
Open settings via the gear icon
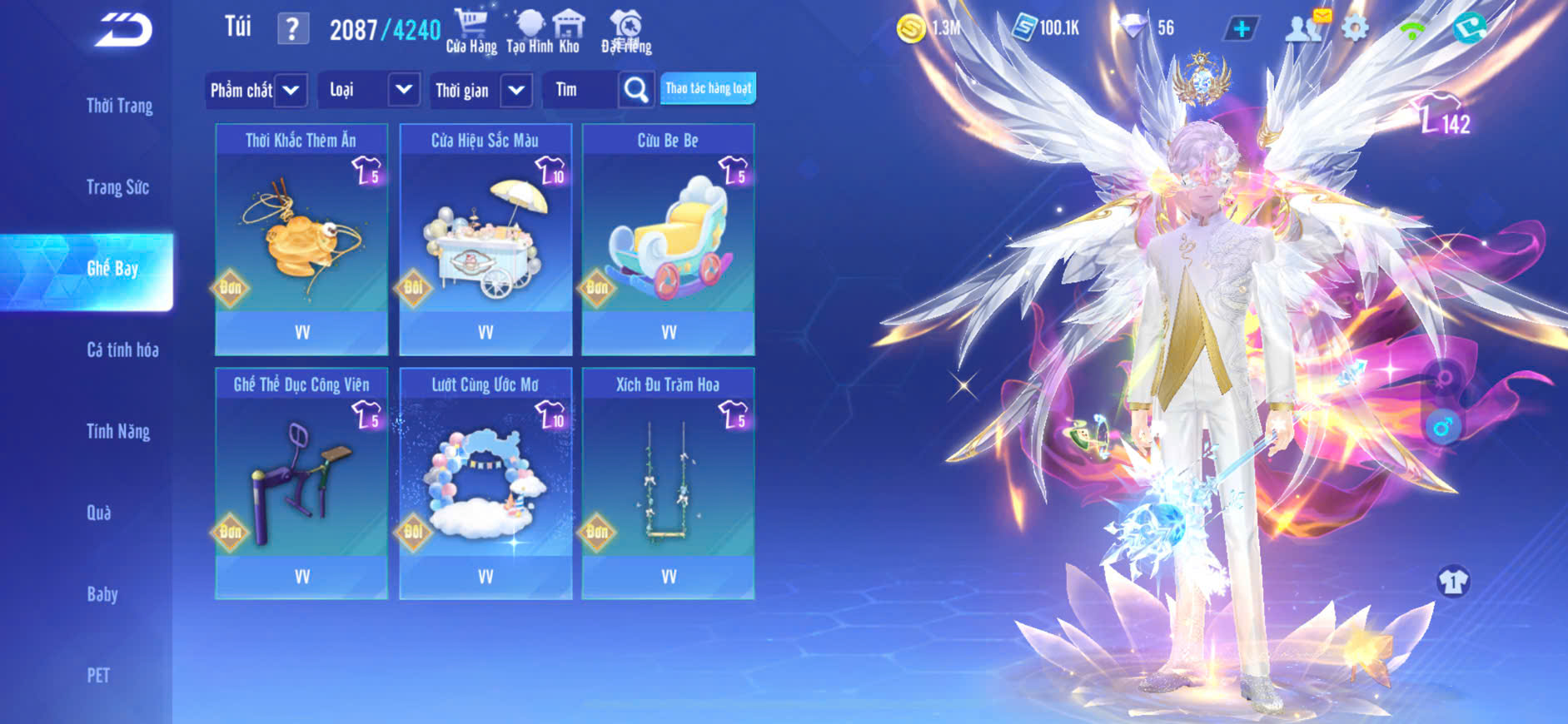coord(1355,28)
